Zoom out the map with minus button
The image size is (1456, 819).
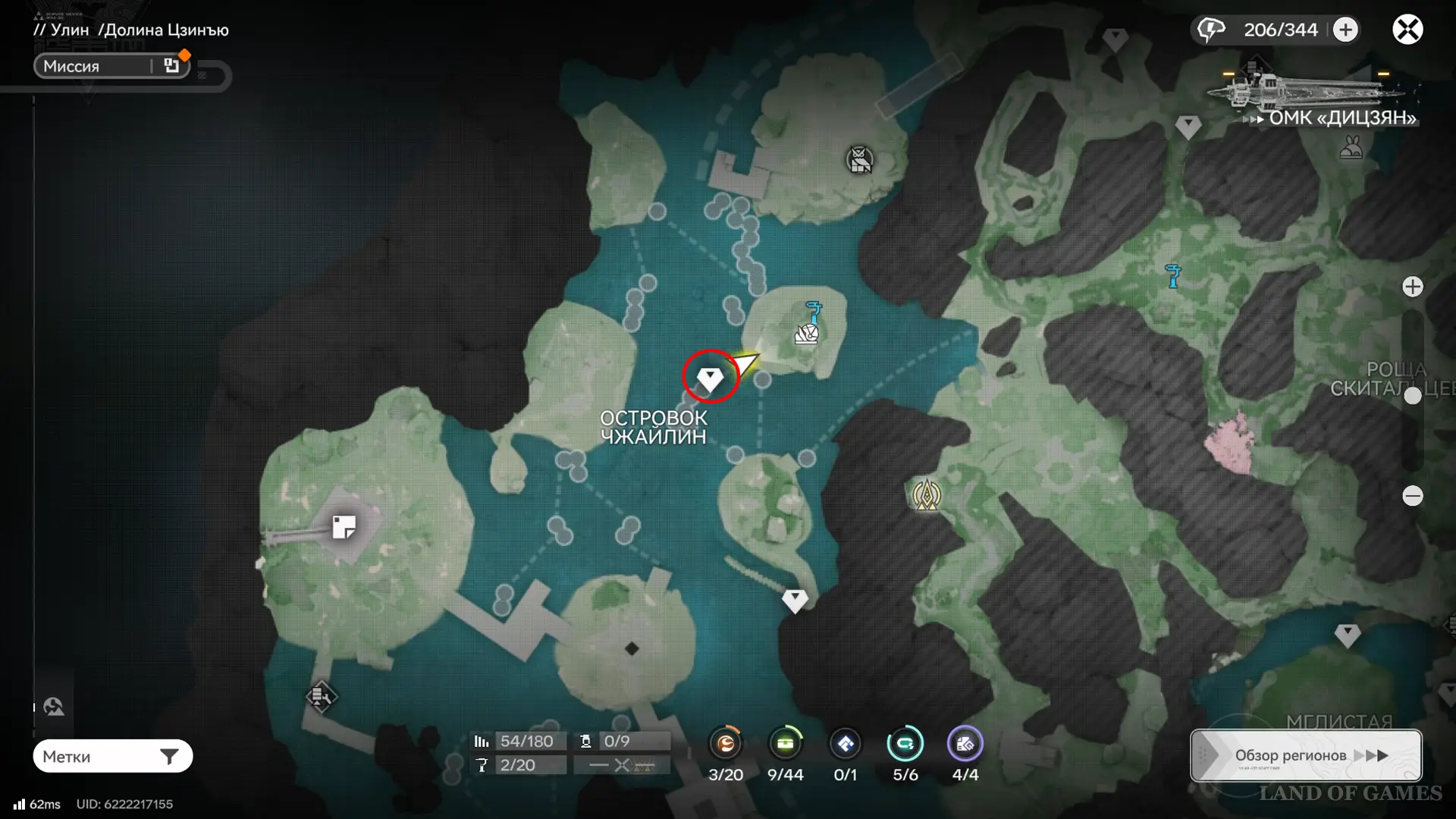[x=1412, y=496]
